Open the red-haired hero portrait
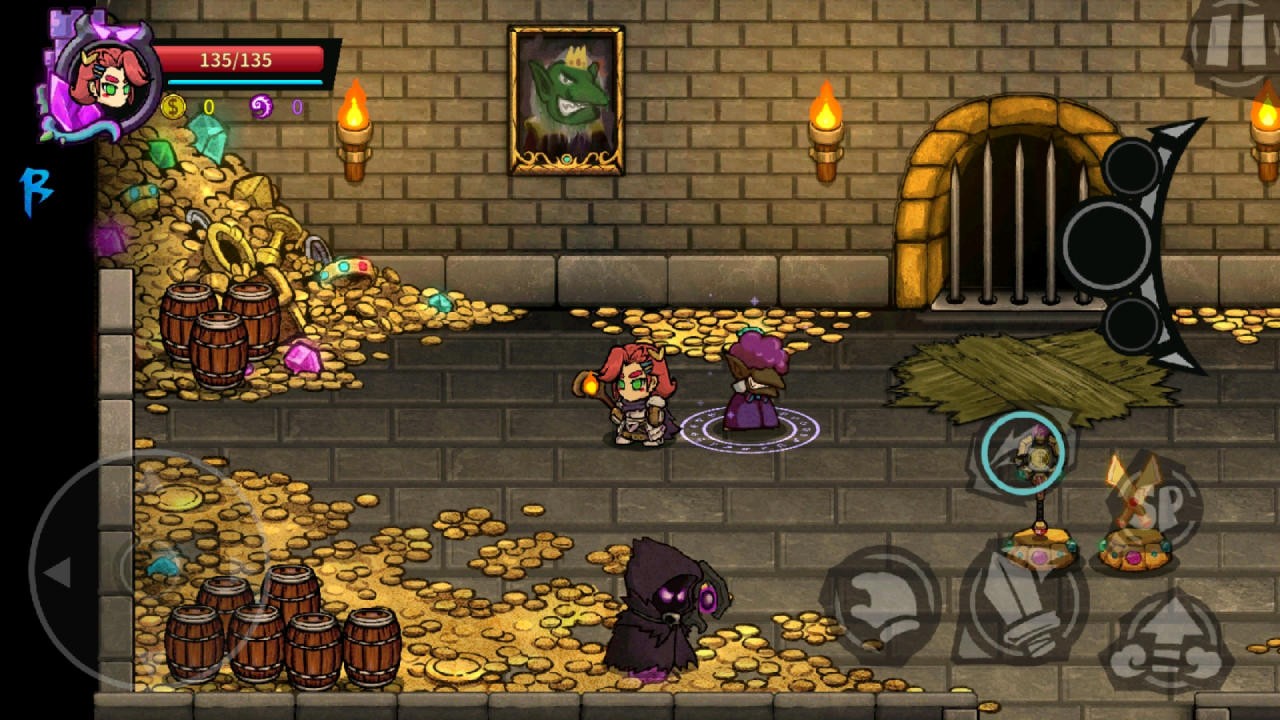The width and height of the screenshot is (1280, 720). (105, 78)
